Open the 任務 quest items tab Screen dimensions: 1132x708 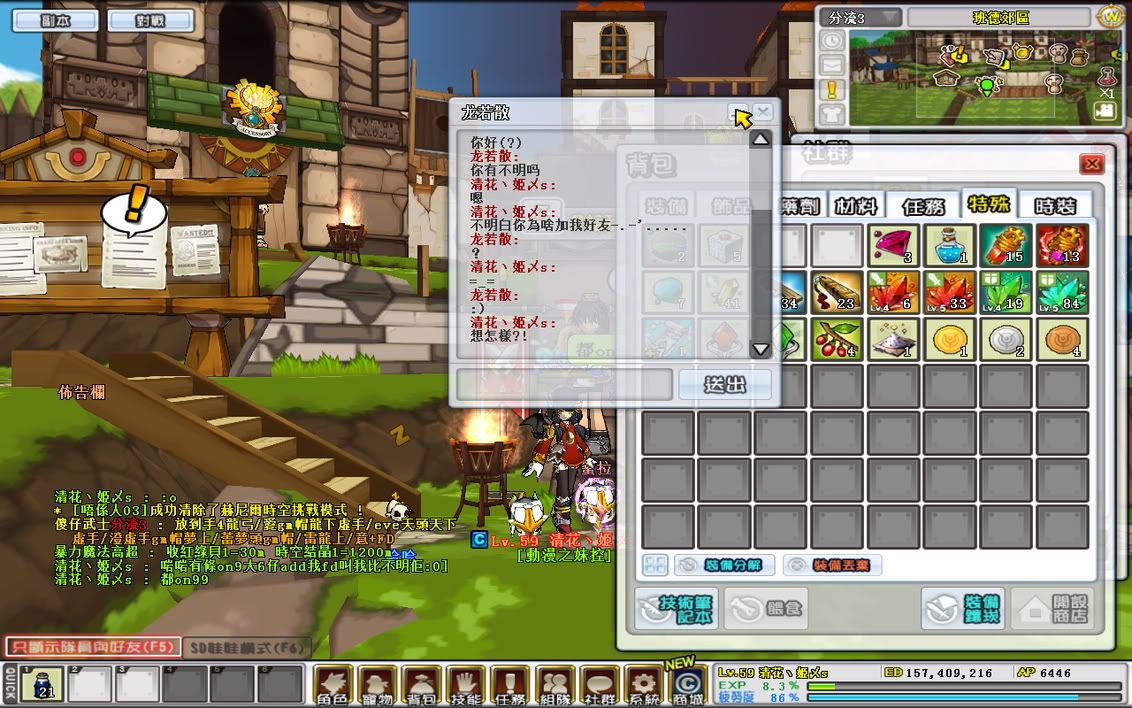923,206
